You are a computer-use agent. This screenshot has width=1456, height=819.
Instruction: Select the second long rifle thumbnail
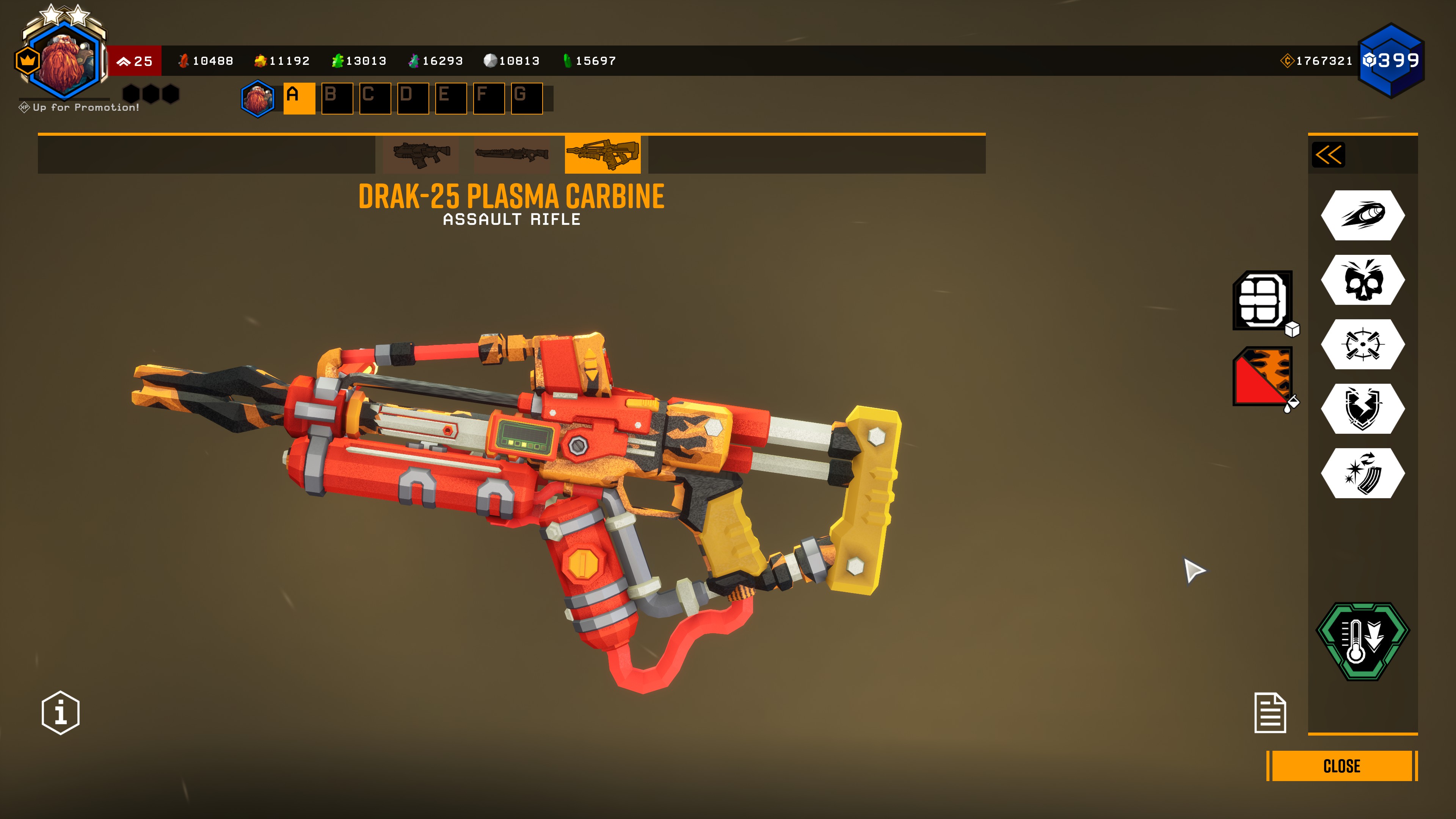[511, 154]
